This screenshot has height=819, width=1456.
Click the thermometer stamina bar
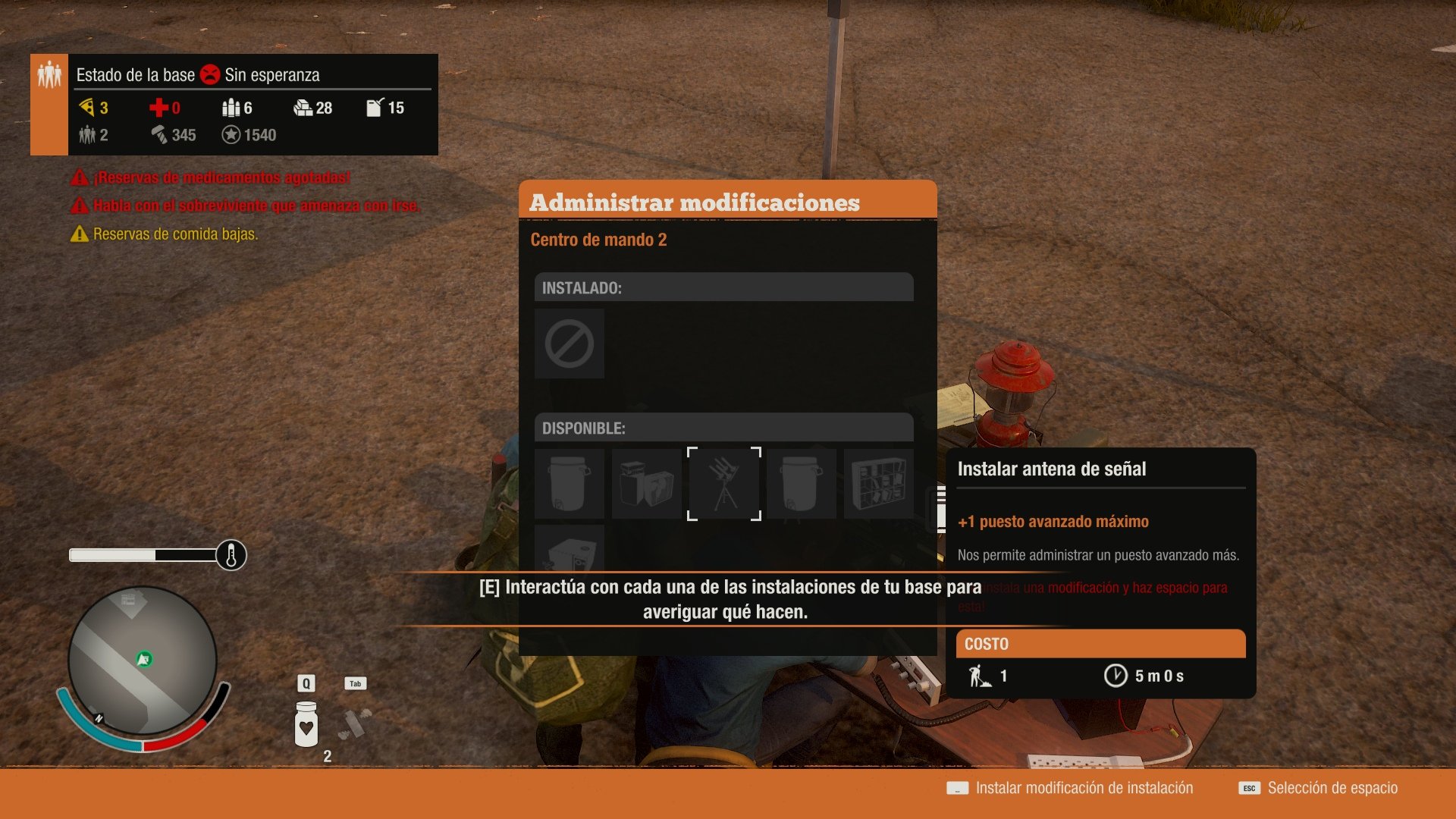pos(152,554)
